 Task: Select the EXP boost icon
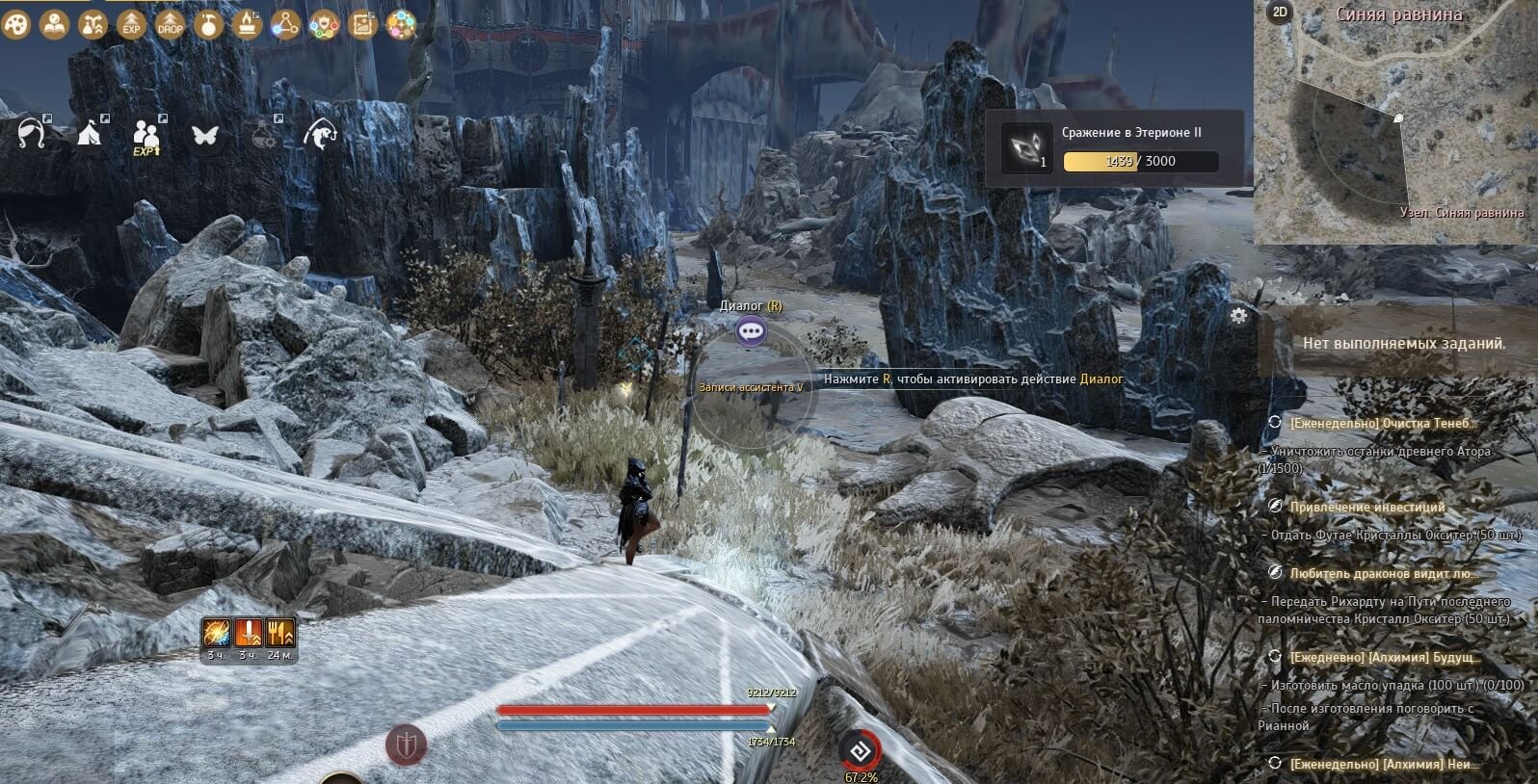pos(131,25)
